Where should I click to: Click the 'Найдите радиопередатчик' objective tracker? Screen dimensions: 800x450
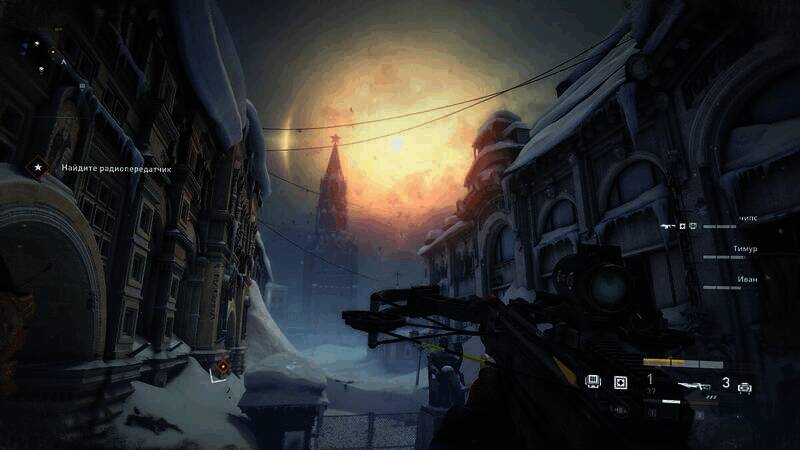[x=114, y=168]
